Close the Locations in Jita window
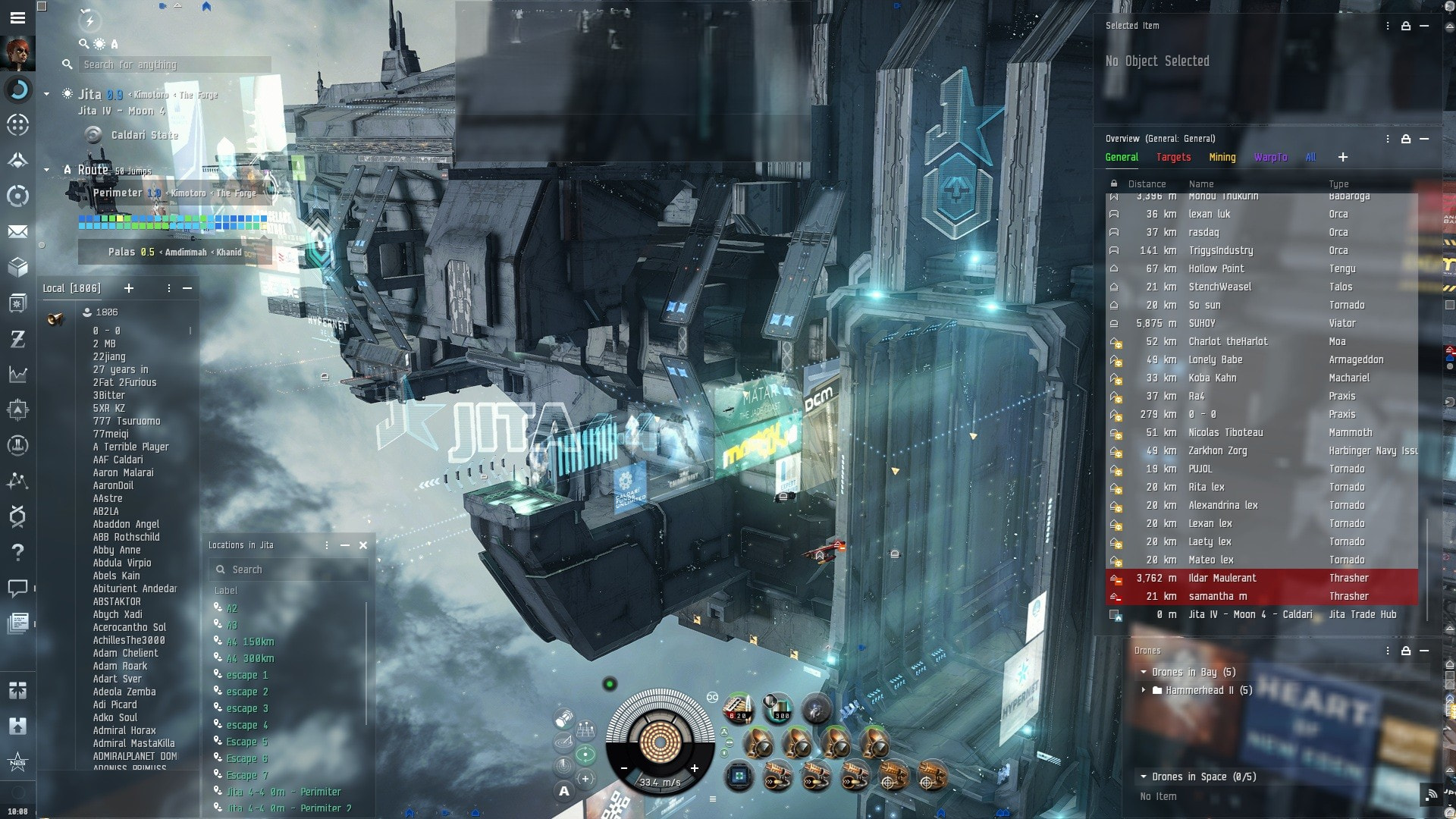The image size is (1456, 819). coord(363,545)
